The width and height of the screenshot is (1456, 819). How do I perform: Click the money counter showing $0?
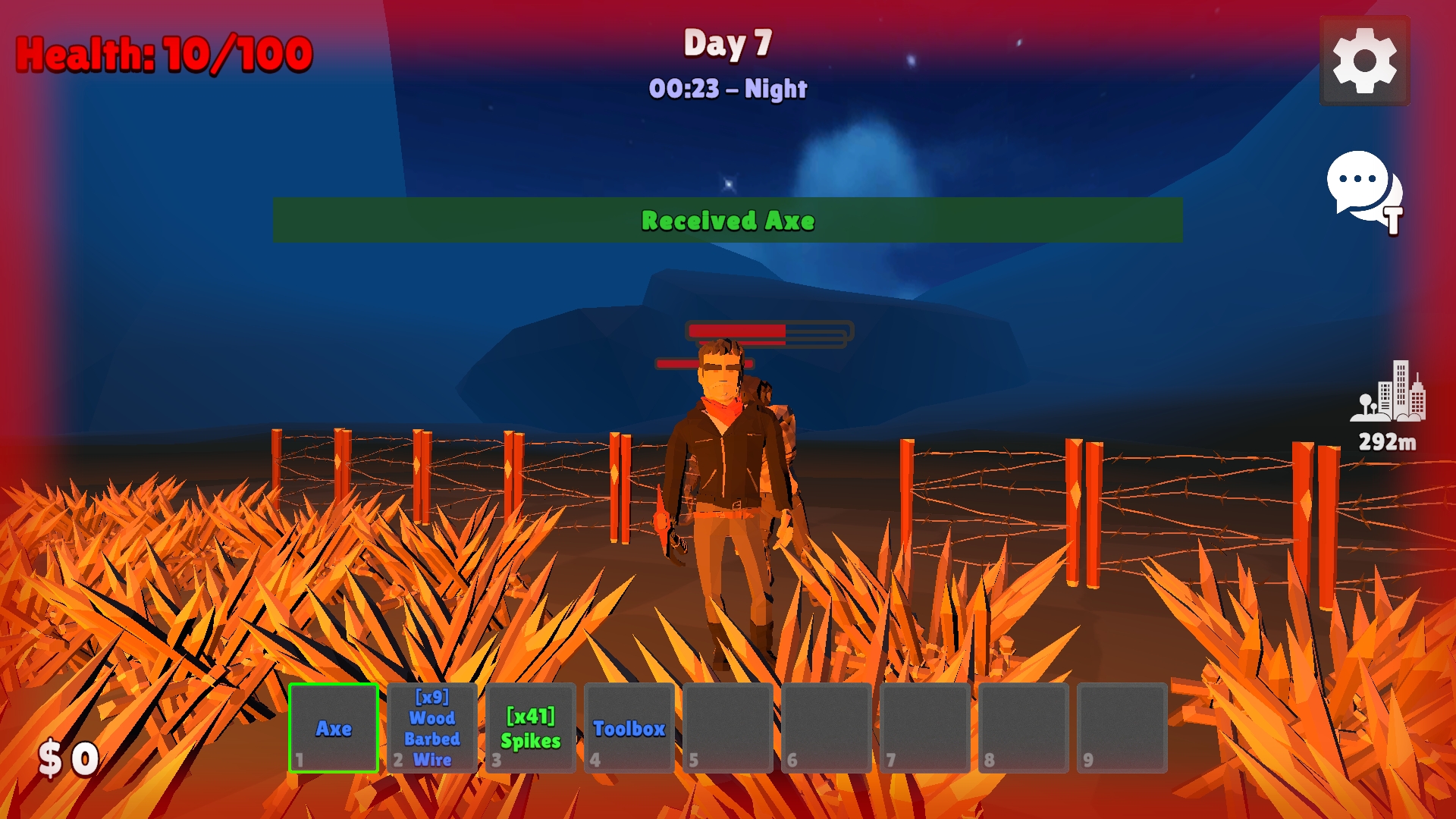(67, 755)
